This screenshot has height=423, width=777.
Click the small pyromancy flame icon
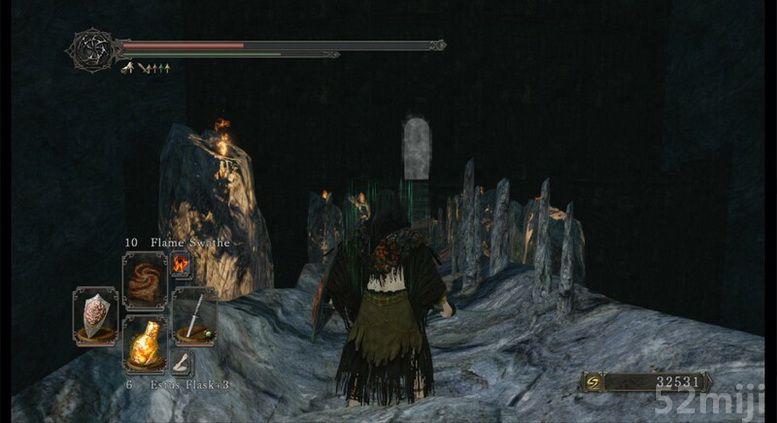pyautogui.click(x=181, y=263)
